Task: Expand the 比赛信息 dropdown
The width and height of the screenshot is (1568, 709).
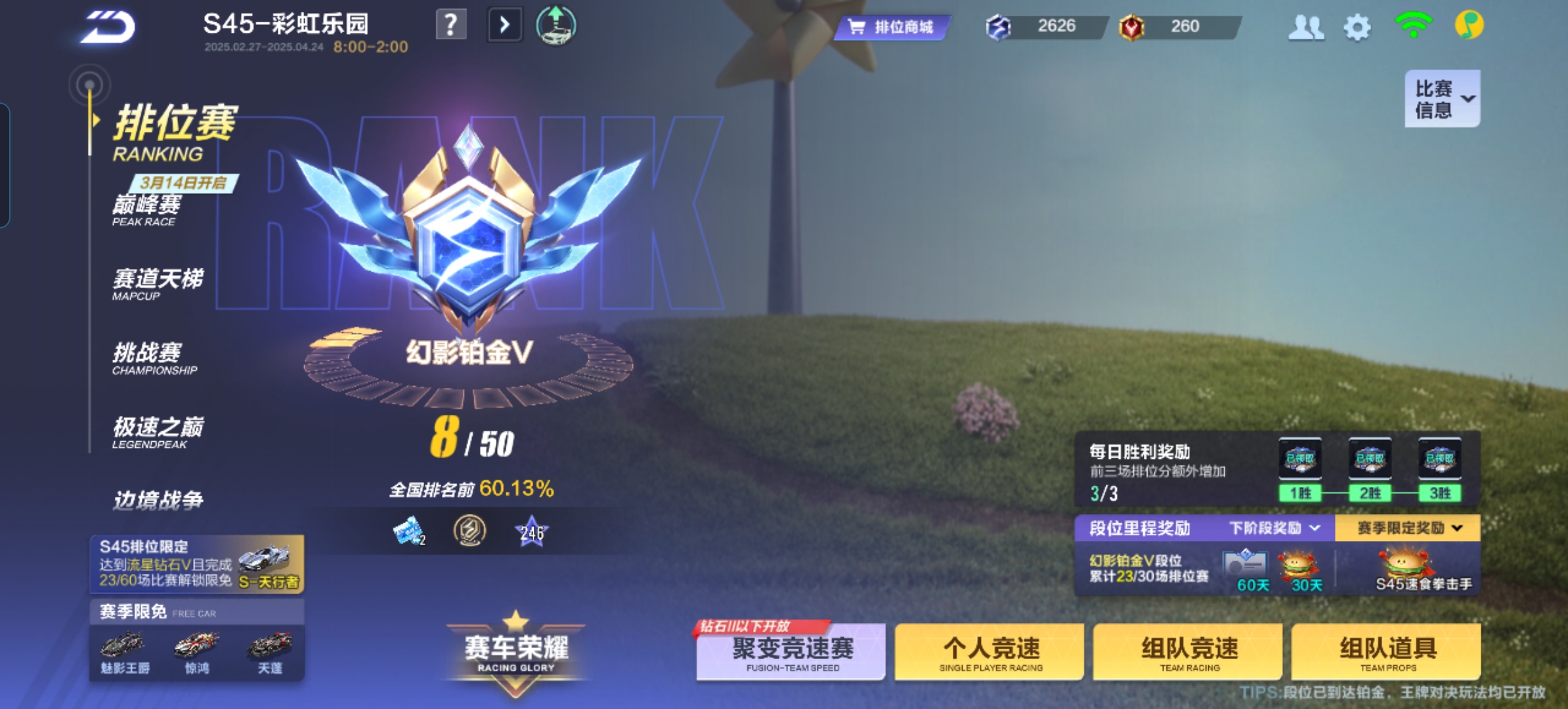Action: 1442,99
